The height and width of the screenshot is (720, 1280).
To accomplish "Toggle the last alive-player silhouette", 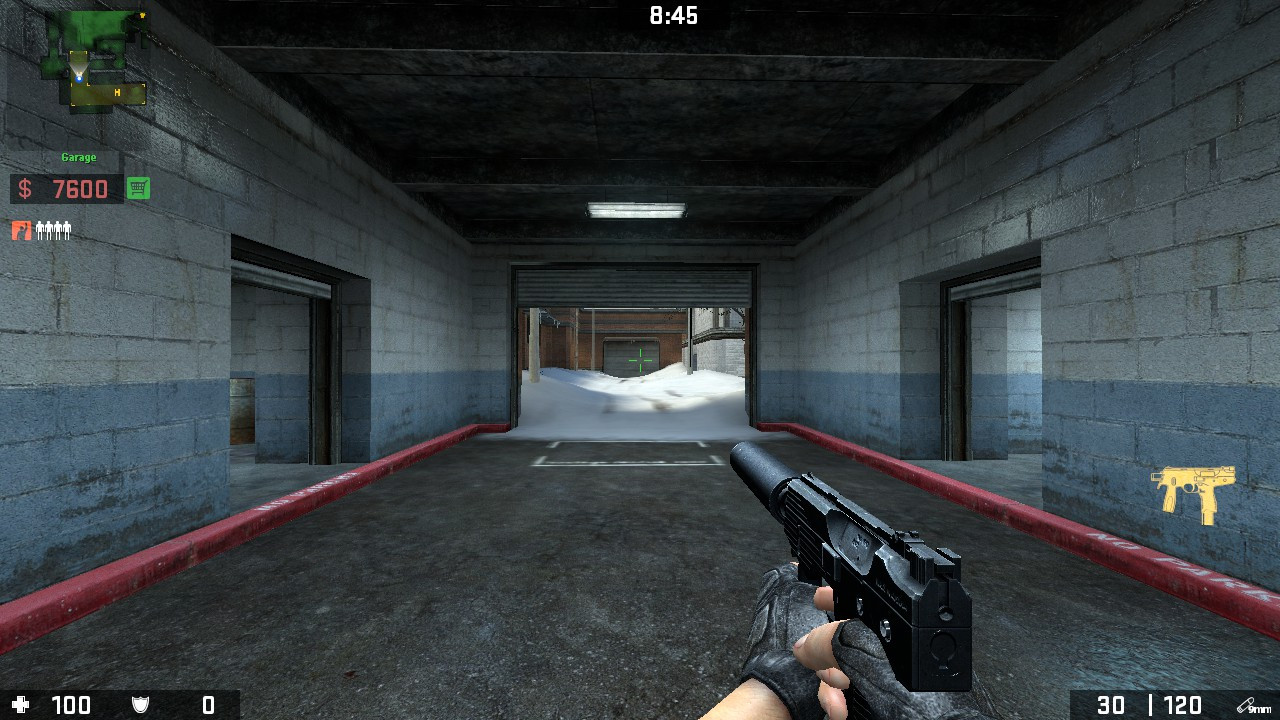I will click(x=67, y=230).
